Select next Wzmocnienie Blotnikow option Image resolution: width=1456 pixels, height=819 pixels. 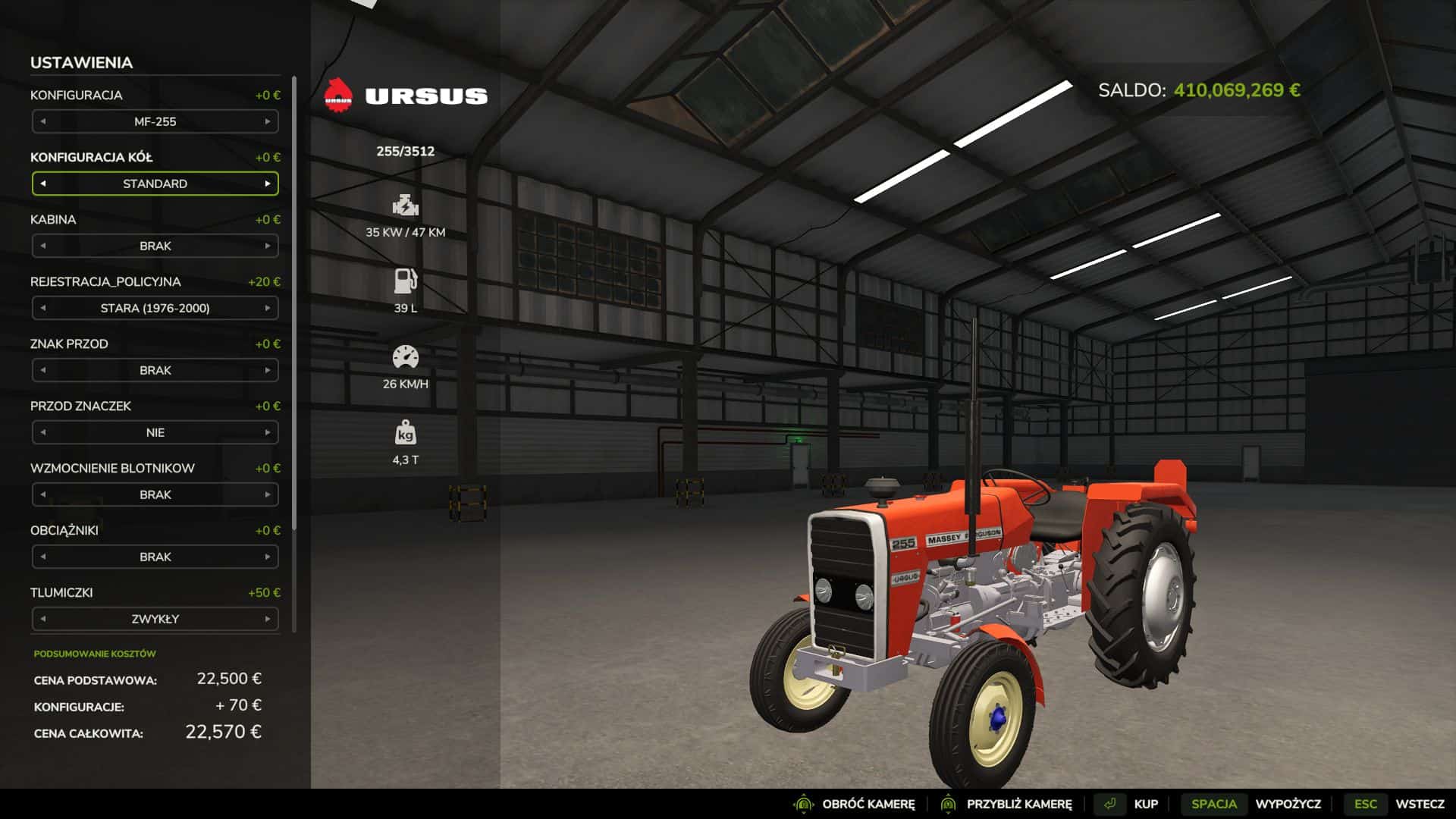tap(268, 494)
